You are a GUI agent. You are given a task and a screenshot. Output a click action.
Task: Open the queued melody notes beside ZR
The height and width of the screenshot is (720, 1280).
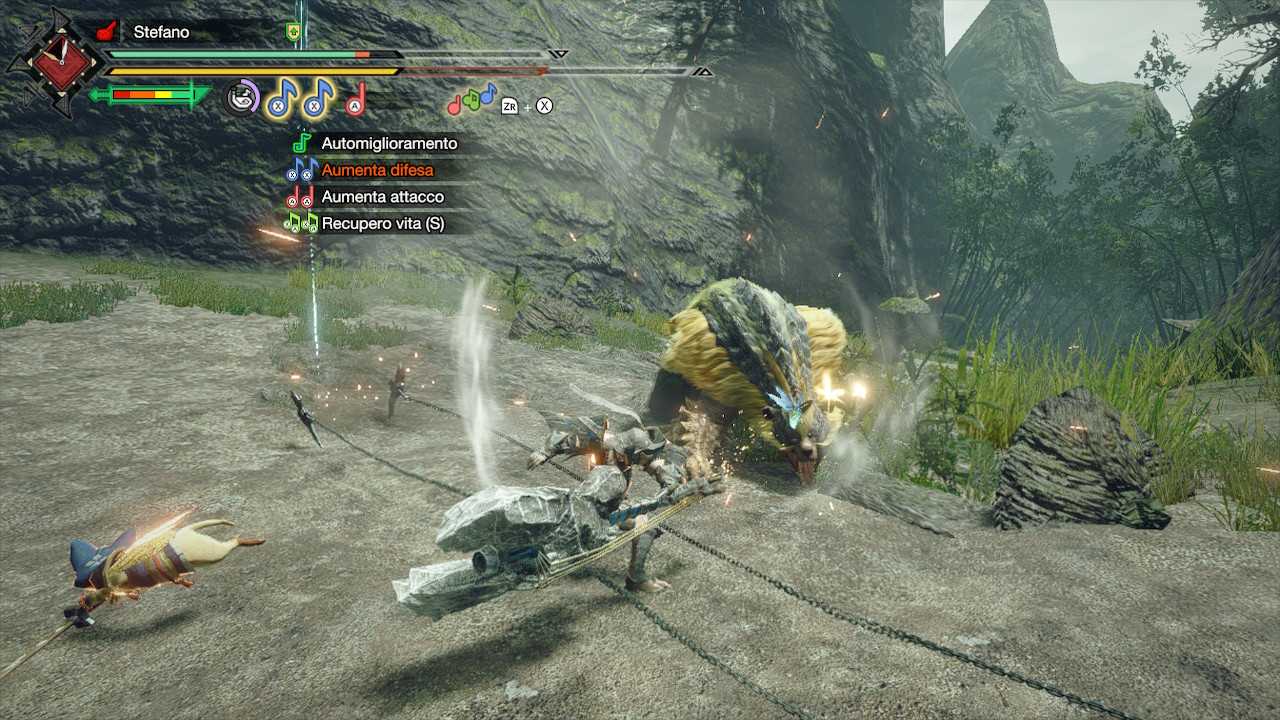[x=469, y=102]
